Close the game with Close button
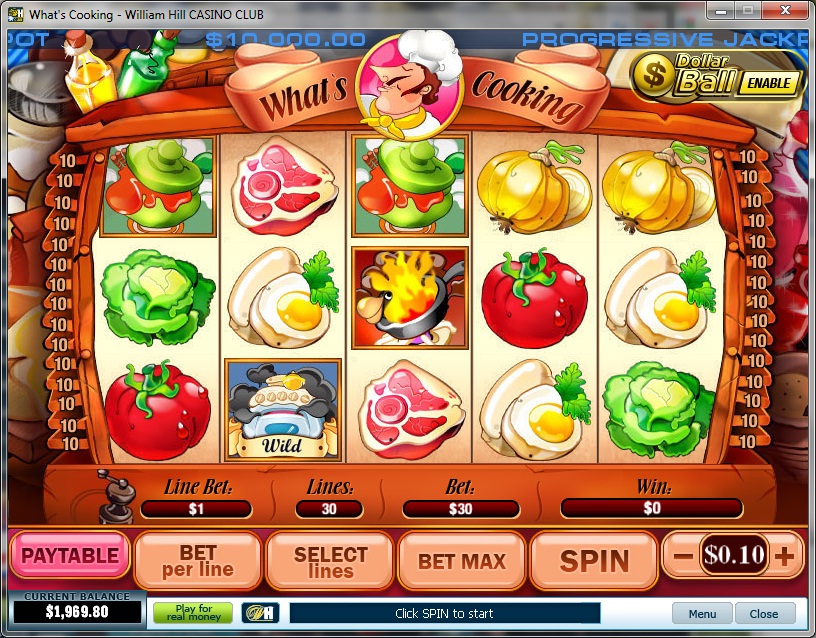The width and height of the screenshot is (816, 638). 764,614
